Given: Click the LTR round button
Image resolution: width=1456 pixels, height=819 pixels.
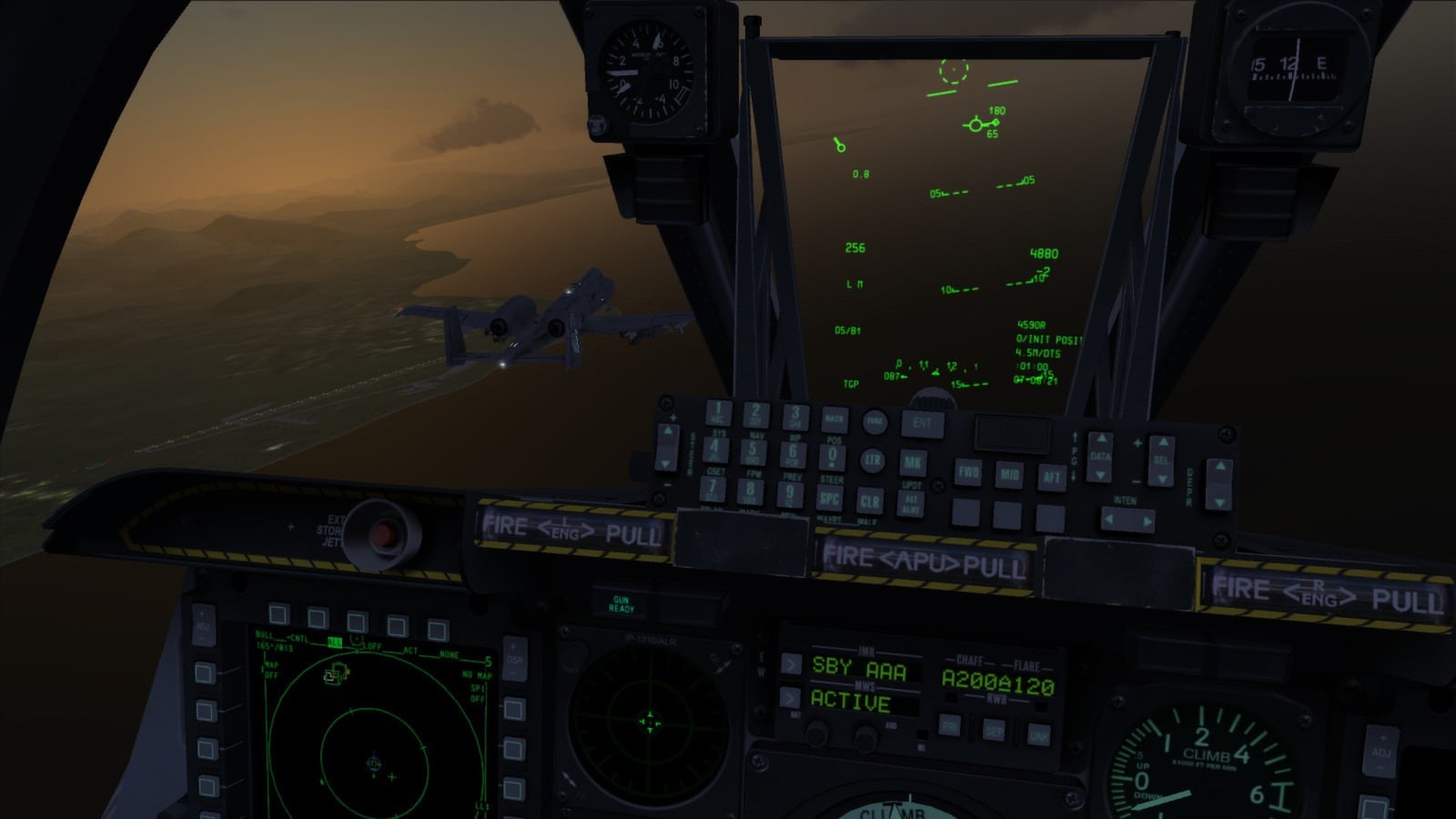Looking at the screenshot, I should pos(873,460).
